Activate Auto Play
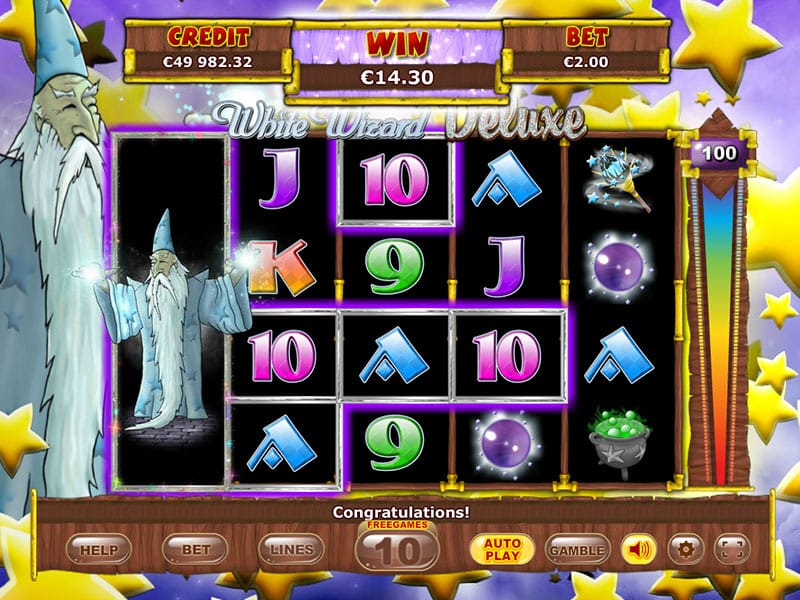 [502, 549]
